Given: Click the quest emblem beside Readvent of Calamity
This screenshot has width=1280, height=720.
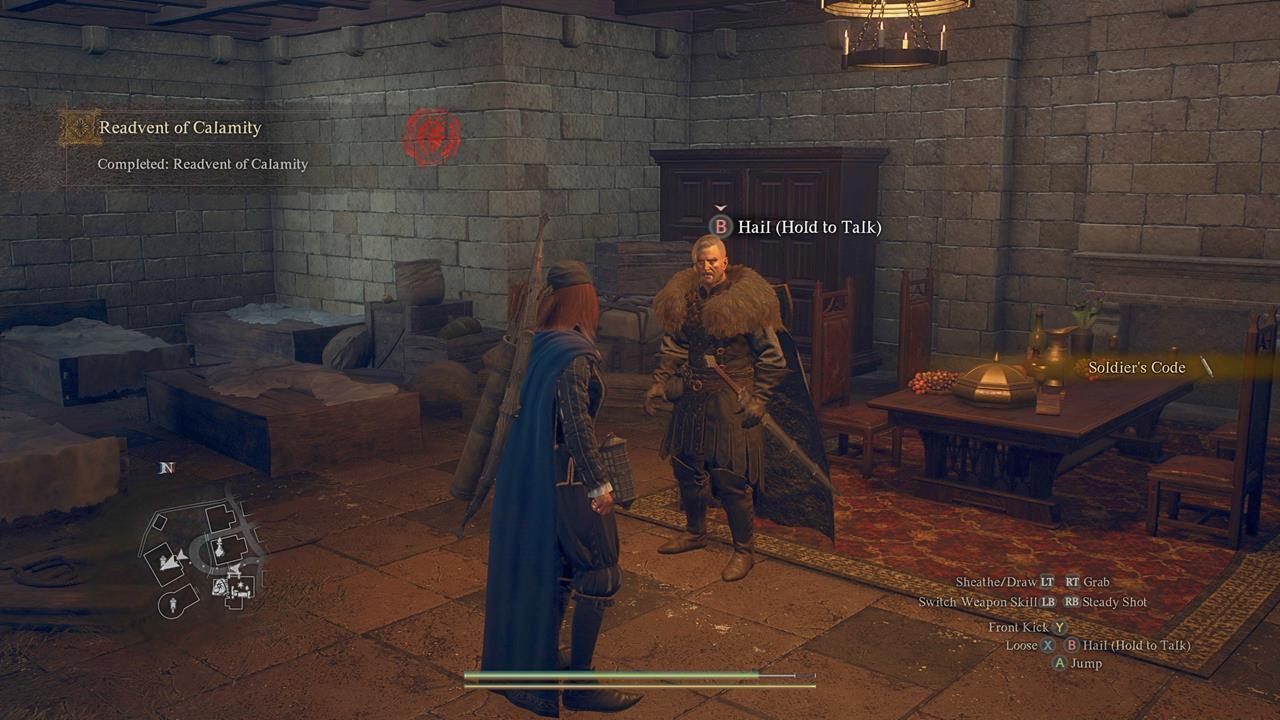Looking at the screenshot, I should 77,128.
